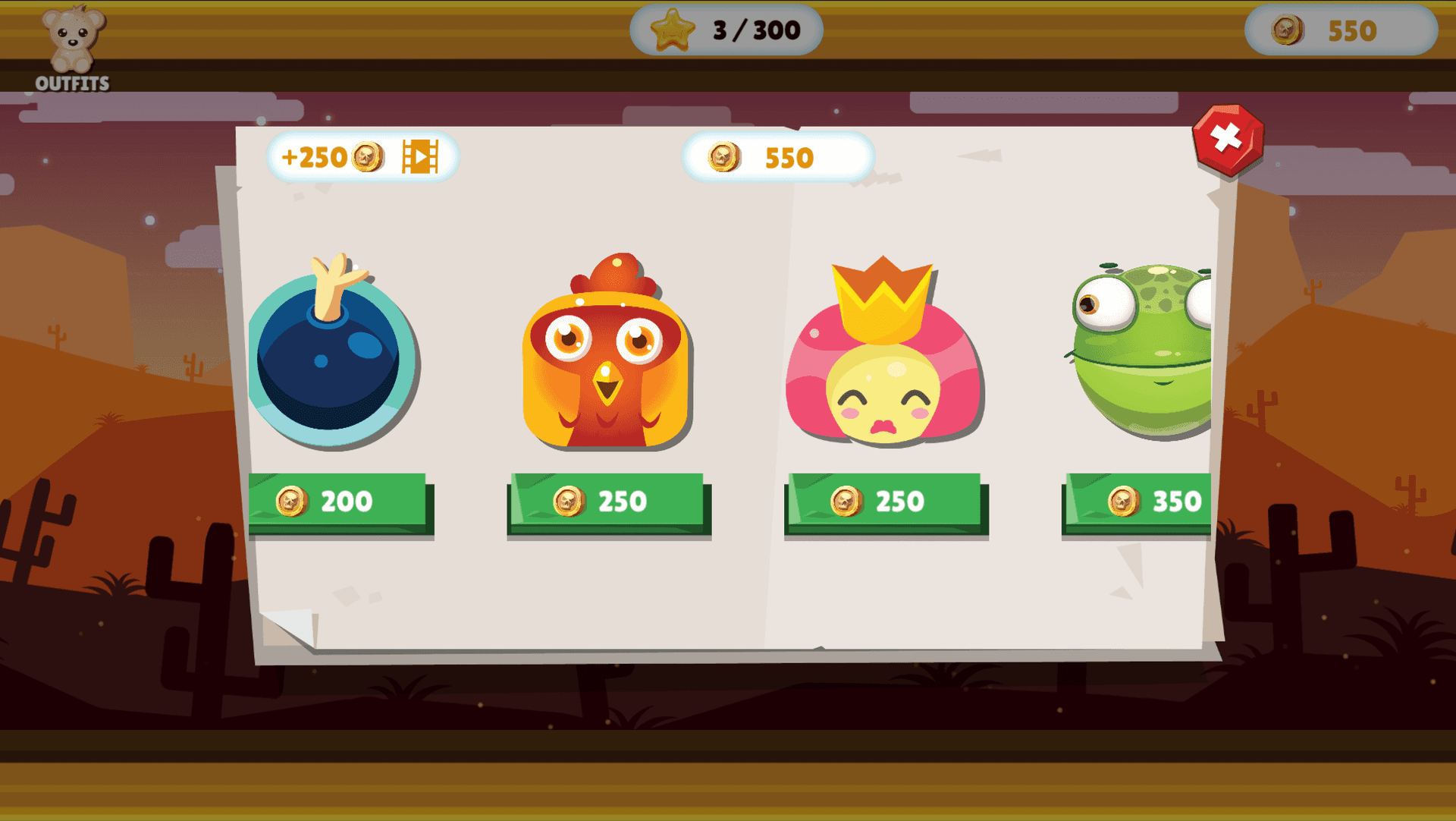The width and height of the screenshot is (1456, 821).
Task: Select the blue bomb outfit picture
Action: pyautogui.click(x=331, y=353)
